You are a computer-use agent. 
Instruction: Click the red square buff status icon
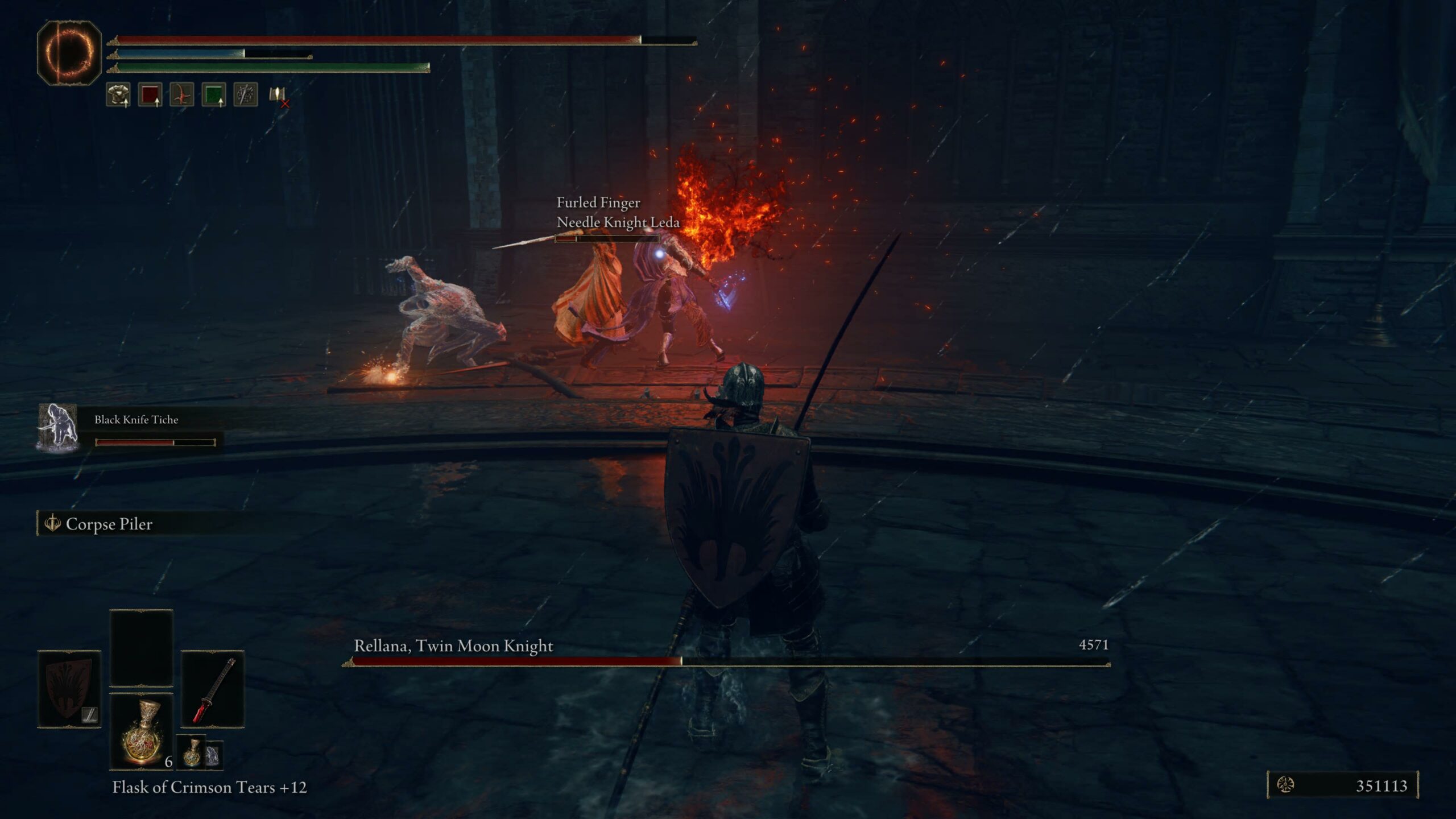pos(150,94)
